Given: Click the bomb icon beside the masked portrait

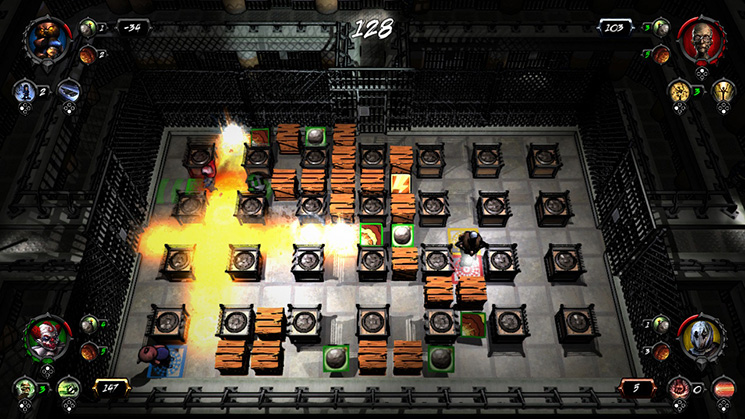Looking at the screenshot, I should pyautogui.click(x=659, y=324).
